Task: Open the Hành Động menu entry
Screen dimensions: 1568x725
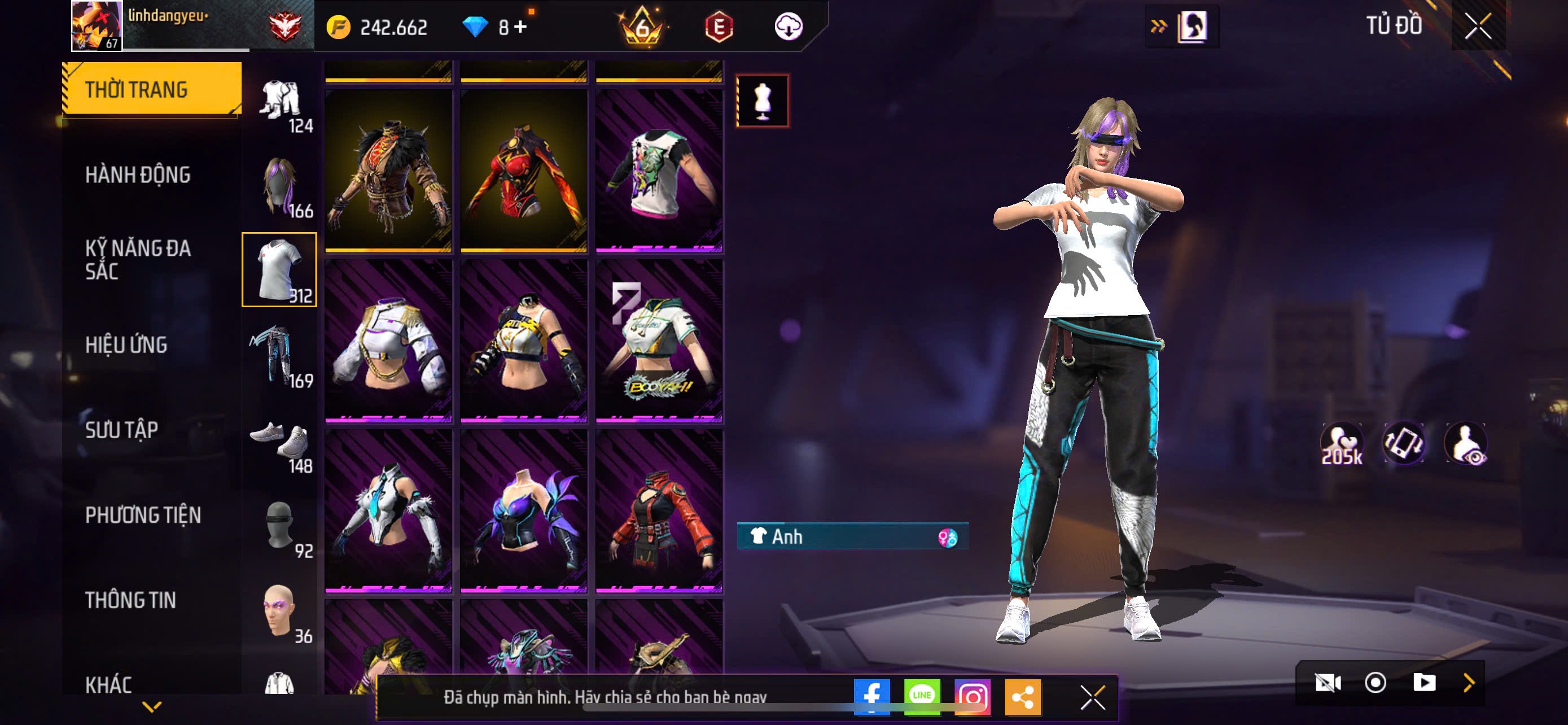Action: pos(138,174)
